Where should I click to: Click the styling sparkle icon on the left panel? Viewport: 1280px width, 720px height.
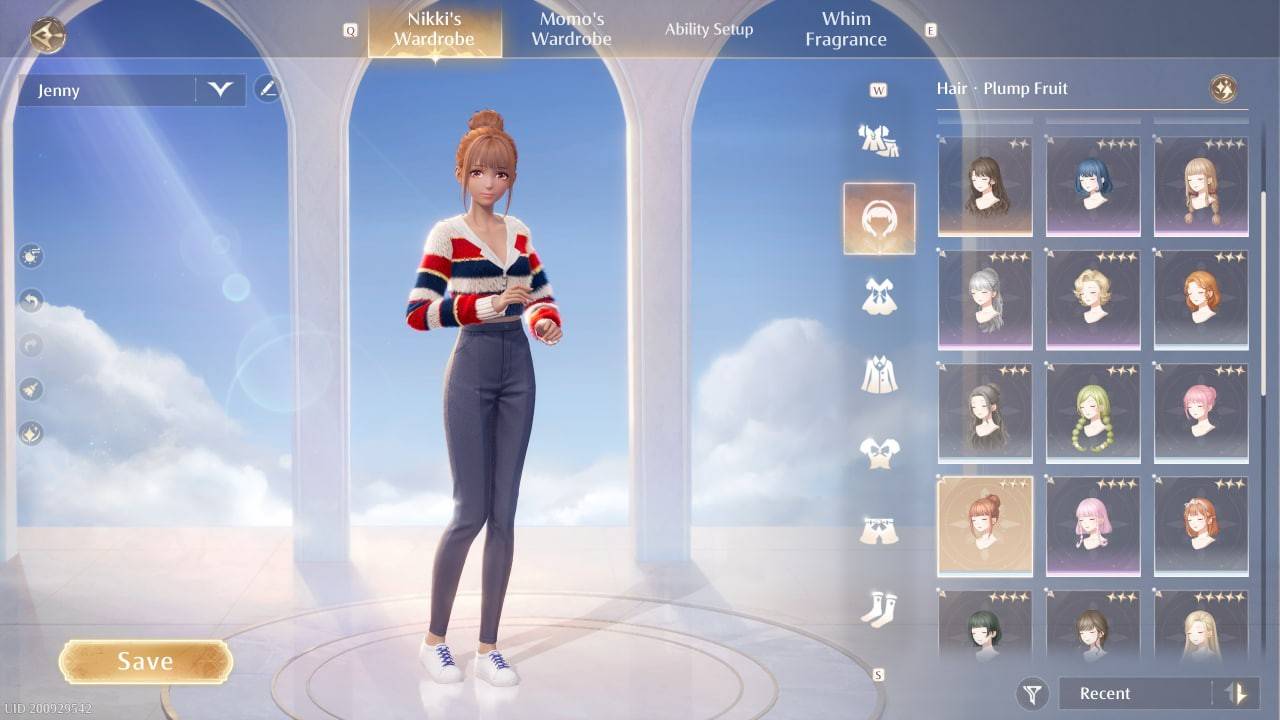pyautogui.click(x=30, y=432)
